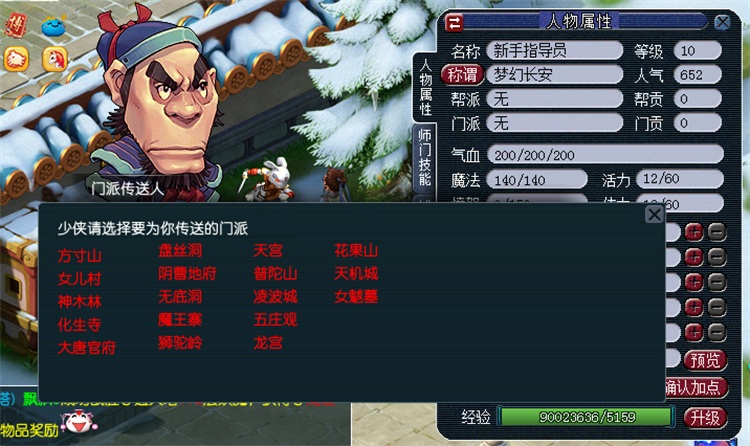Choose the 女魃墓 option
Viewport: 750px width, 446px height.
(x=355, y=296)
